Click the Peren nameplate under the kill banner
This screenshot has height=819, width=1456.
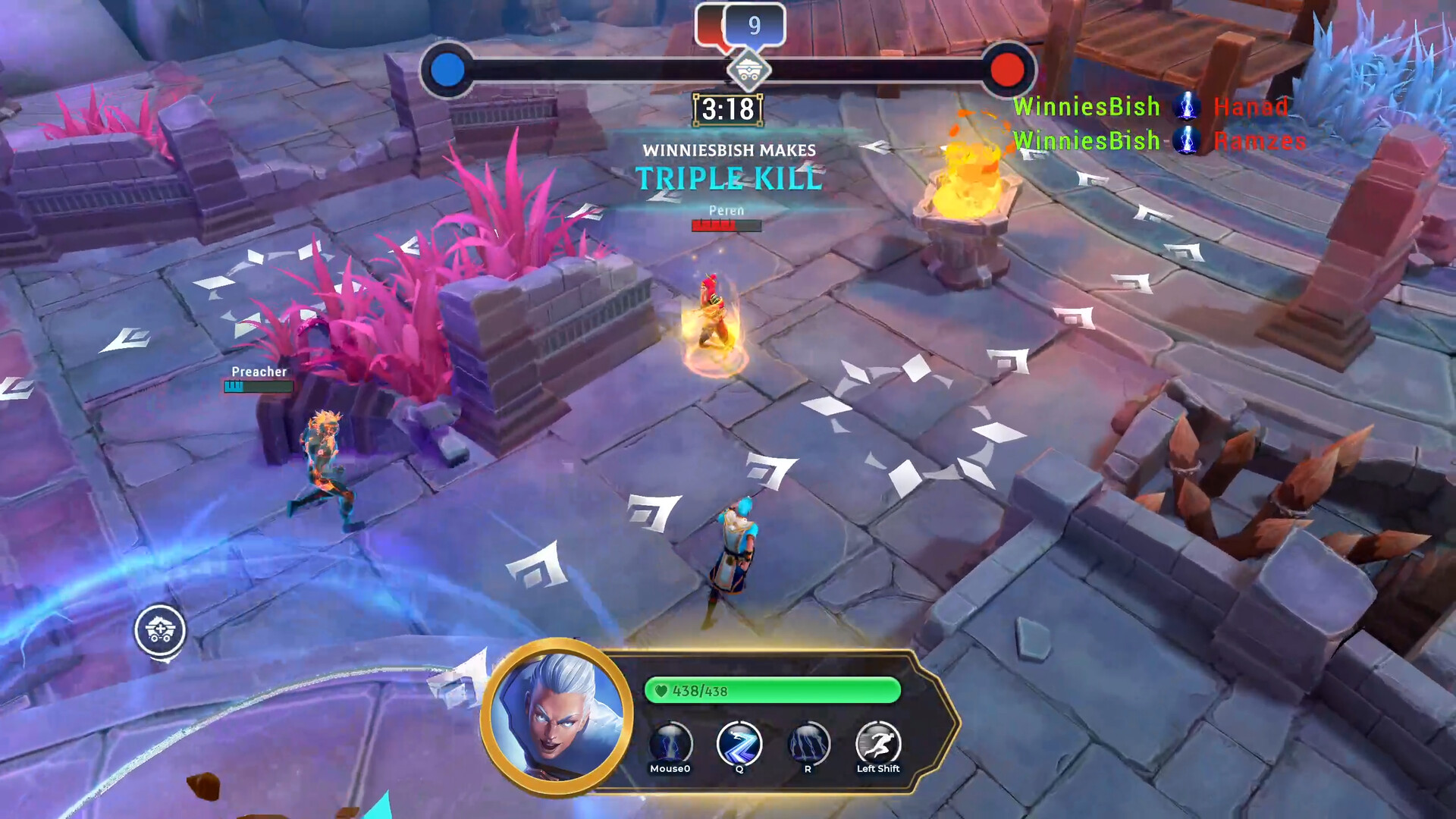tap(726, 210)
